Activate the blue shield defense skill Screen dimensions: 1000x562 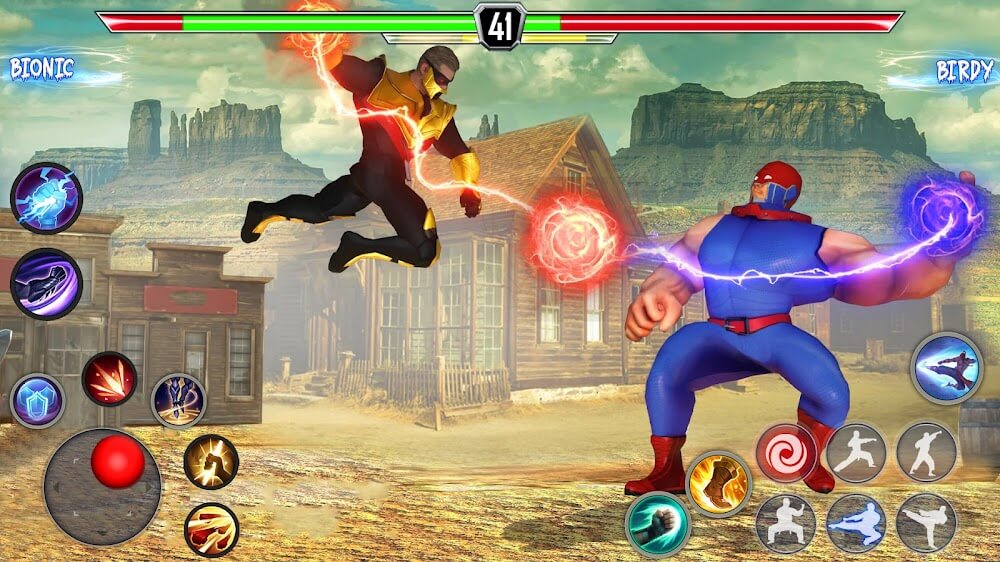point(37,400)
